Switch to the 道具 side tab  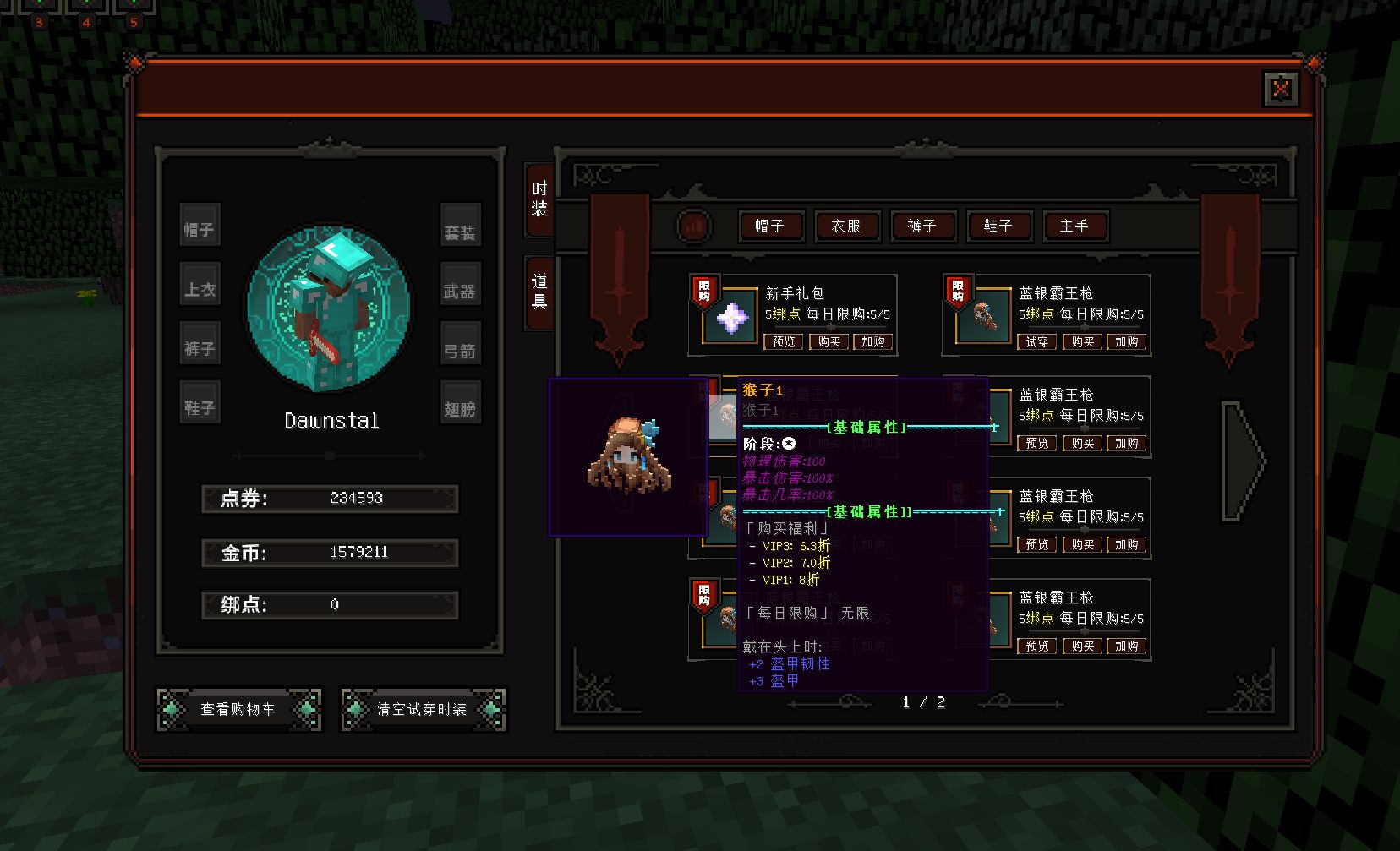[539, 292]
